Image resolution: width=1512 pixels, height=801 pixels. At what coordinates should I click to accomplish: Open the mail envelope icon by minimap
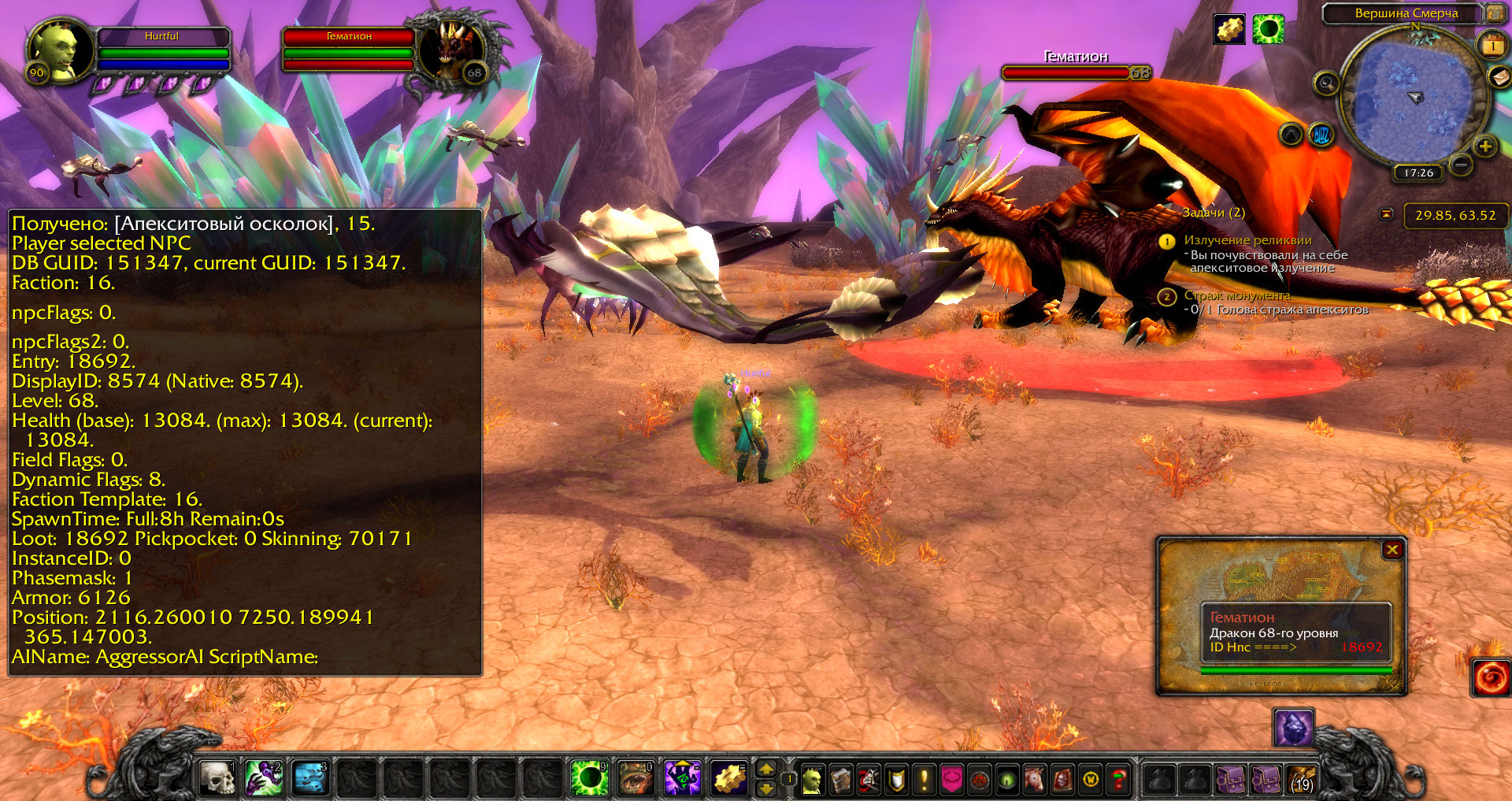(1499, 76)
